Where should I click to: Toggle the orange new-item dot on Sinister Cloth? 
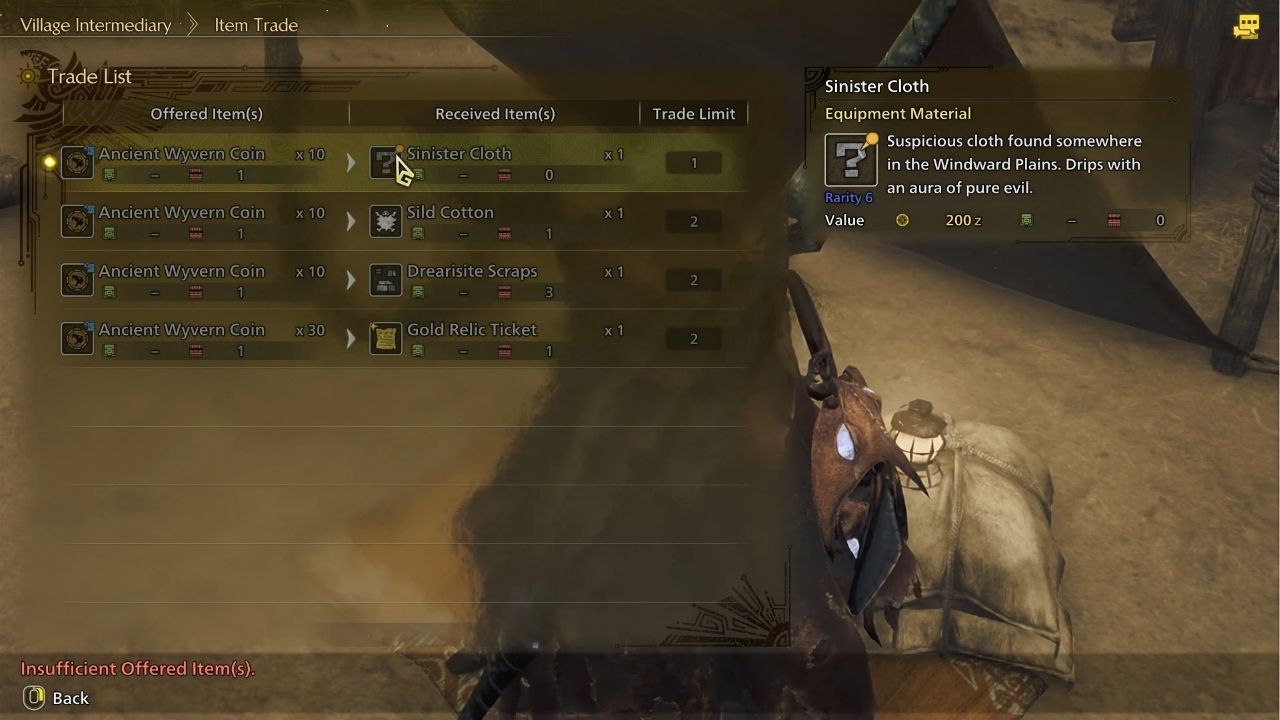click(x=397, y=148)
